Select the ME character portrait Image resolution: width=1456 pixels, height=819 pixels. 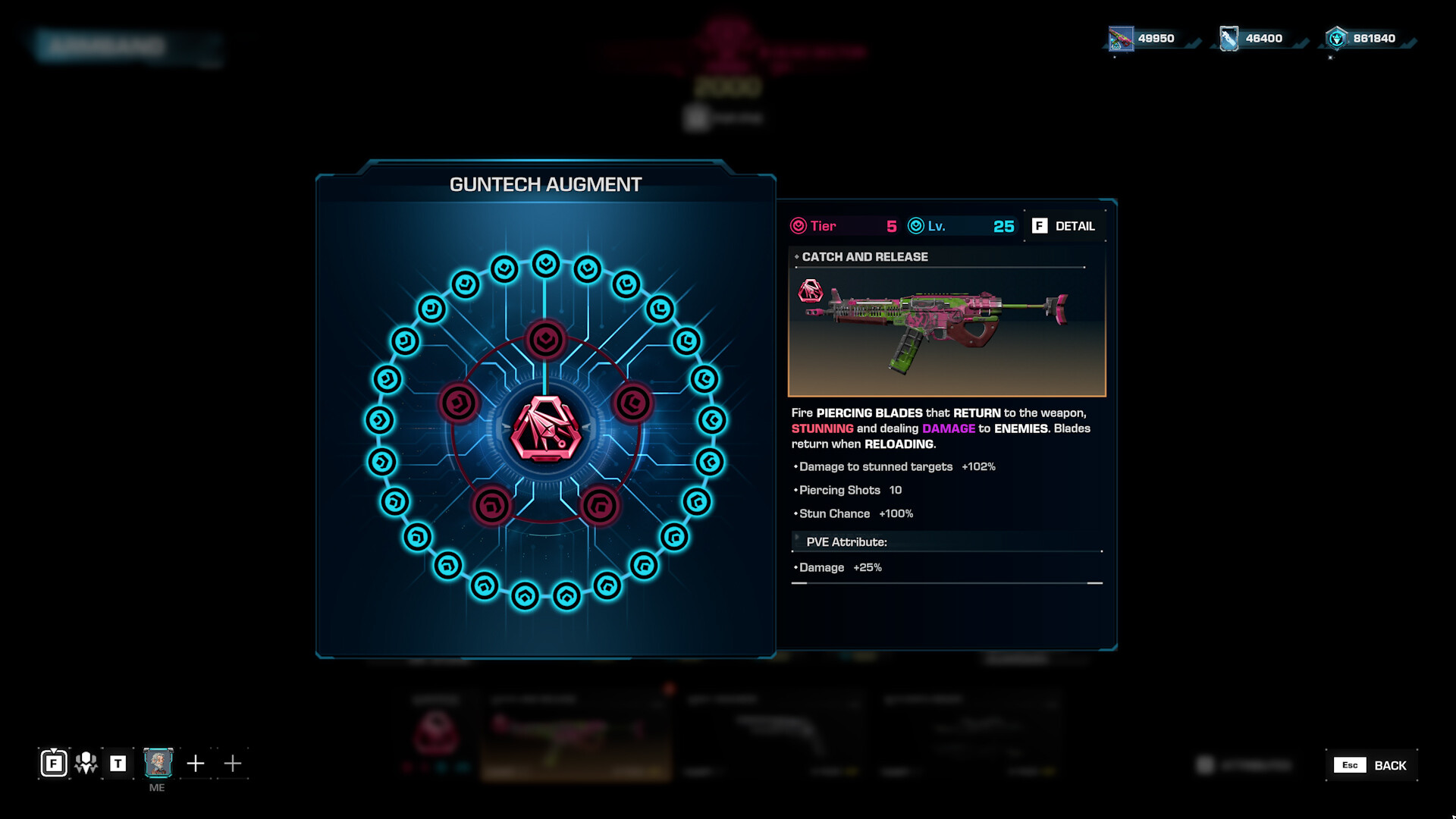tap(158, 764)
